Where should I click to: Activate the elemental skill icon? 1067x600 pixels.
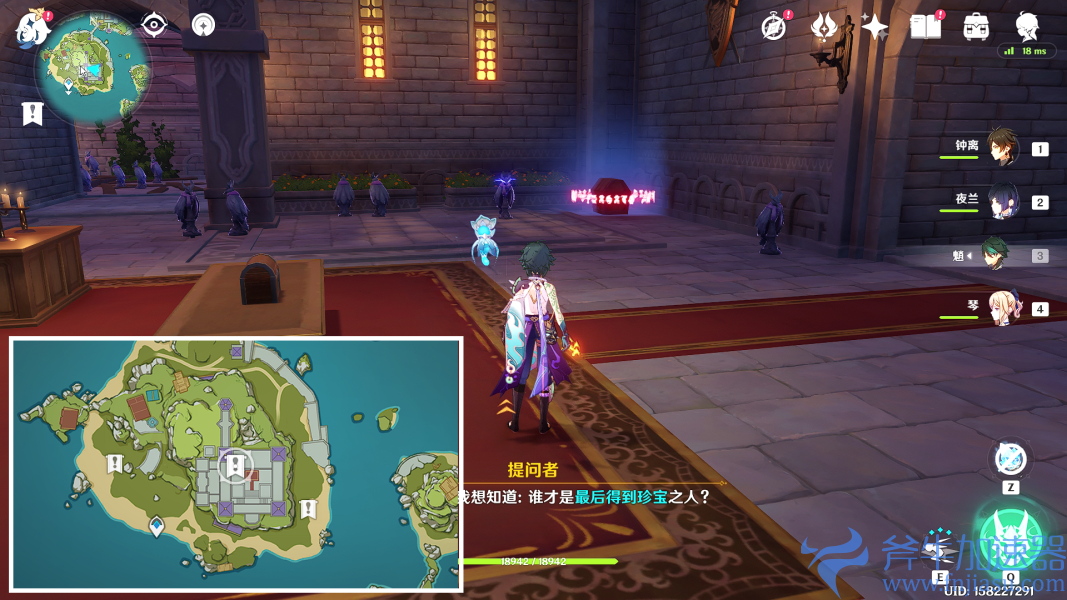point(1010,460)
